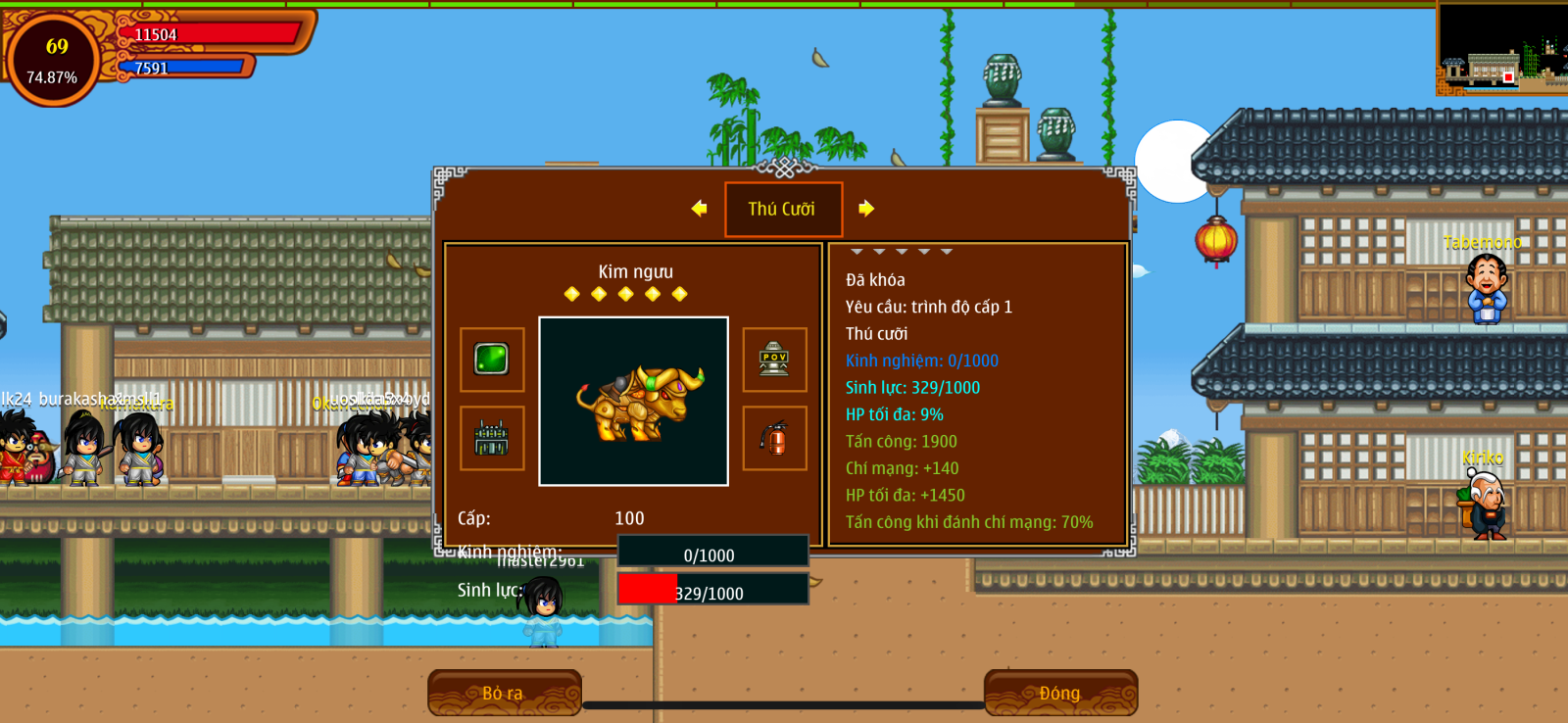Image resolution: width=1568 pixels, height=723 pixels.
Task: Click the Bỏ ra button
Action: coord(505,693)
